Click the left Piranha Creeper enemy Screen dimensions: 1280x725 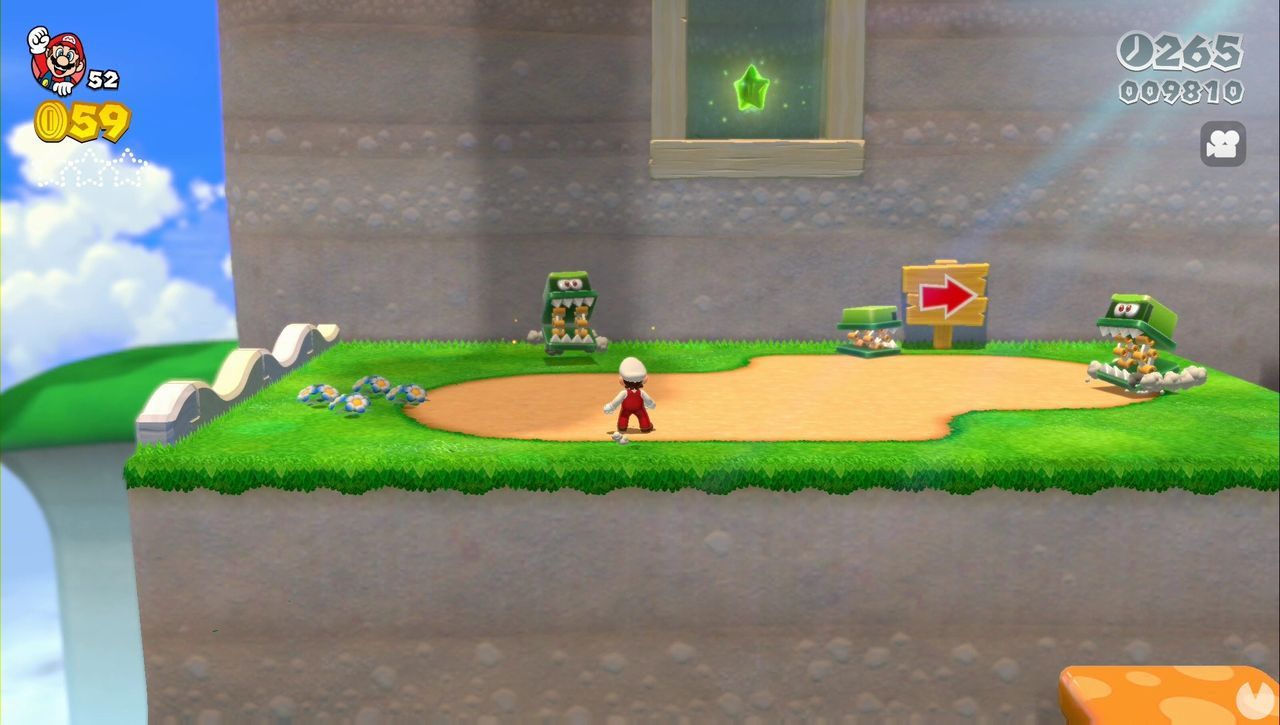point(572,310)
